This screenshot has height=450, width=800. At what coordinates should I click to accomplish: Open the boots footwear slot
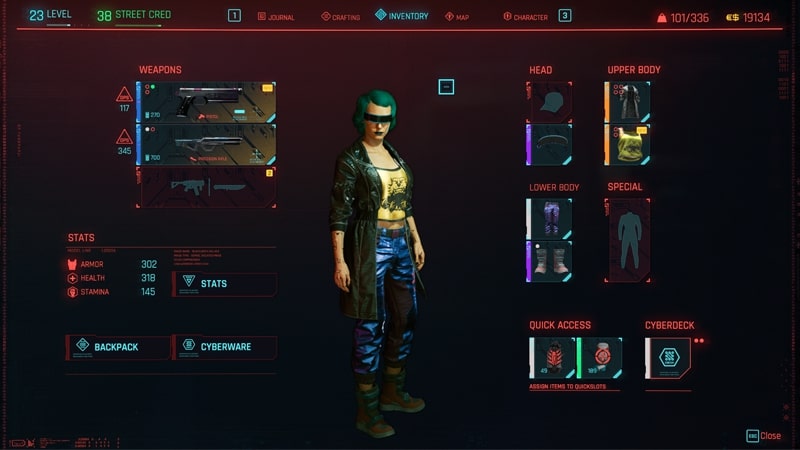(x=549, y=260)
